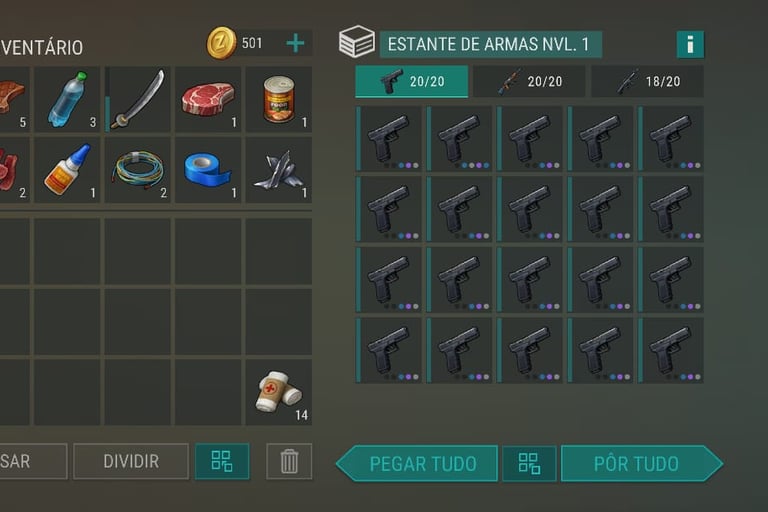Switch to the AK rifle tab
Image resolution: width=768 pixels, height=512 pixels.
tap(529, 81)
